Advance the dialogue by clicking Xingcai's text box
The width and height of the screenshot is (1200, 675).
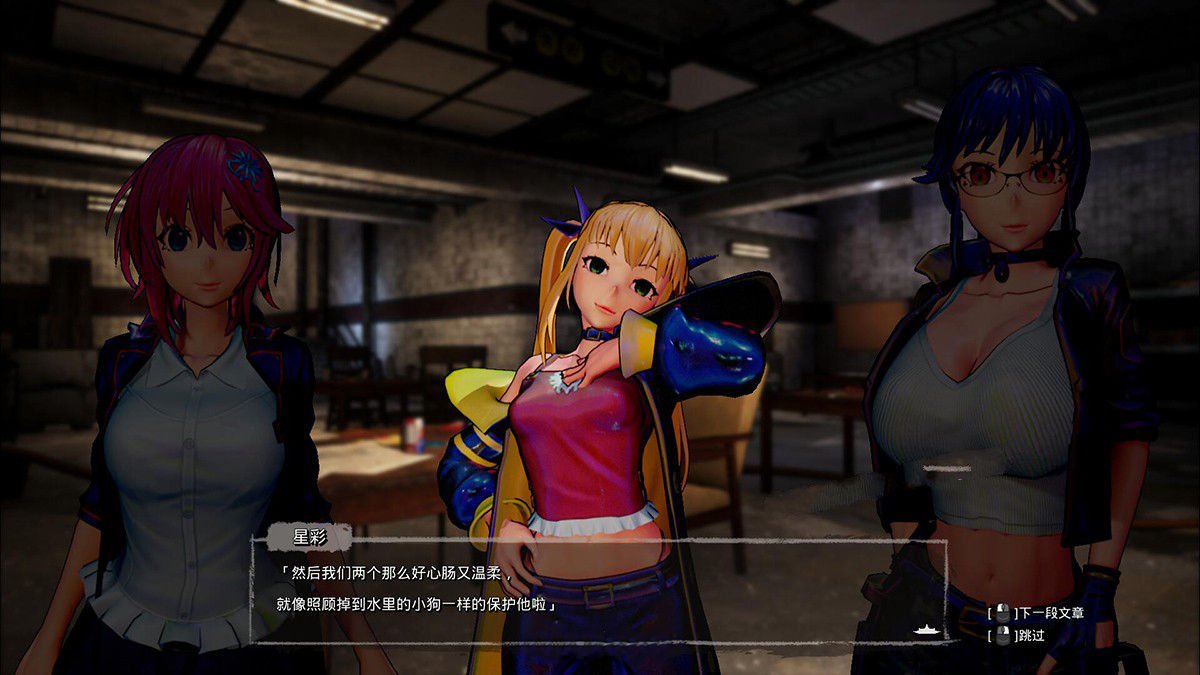pyautogui.click(x=597, y=591)
